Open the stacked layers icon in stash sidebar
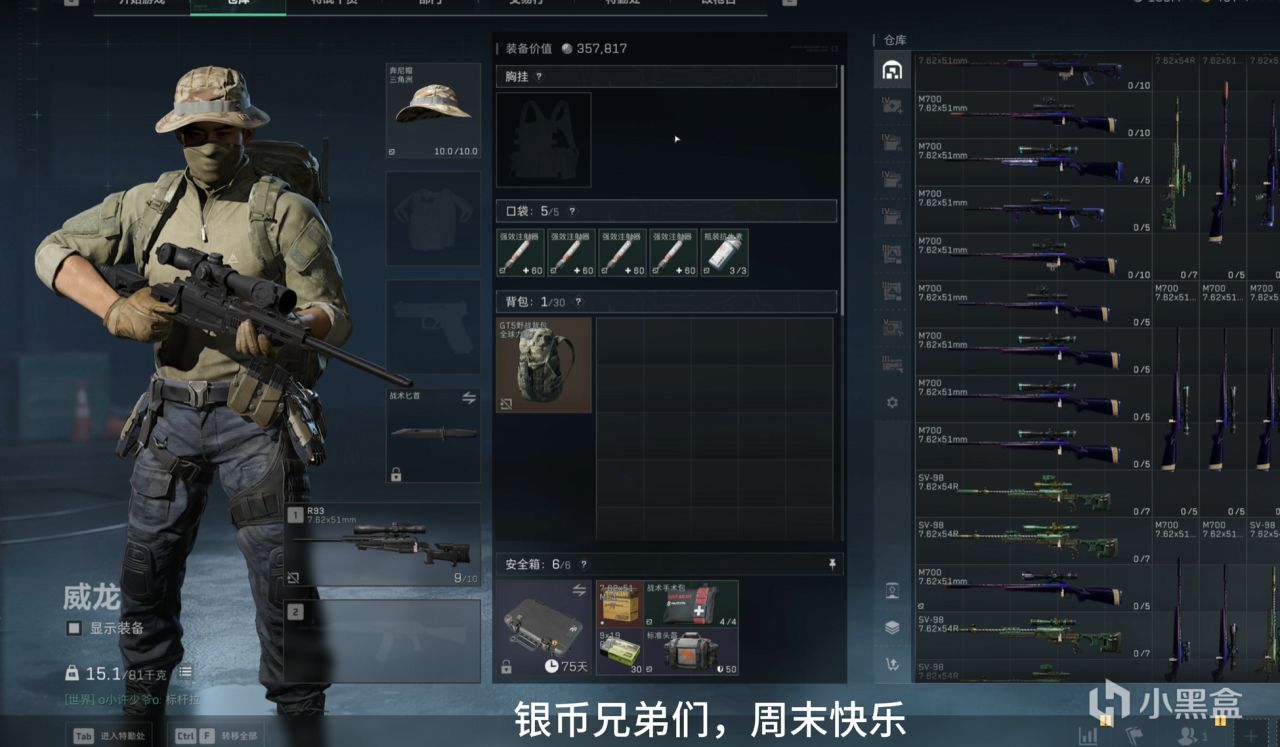Image resolution: width=1280 pixels, height=747 pixels. click(x=892, y=627)
